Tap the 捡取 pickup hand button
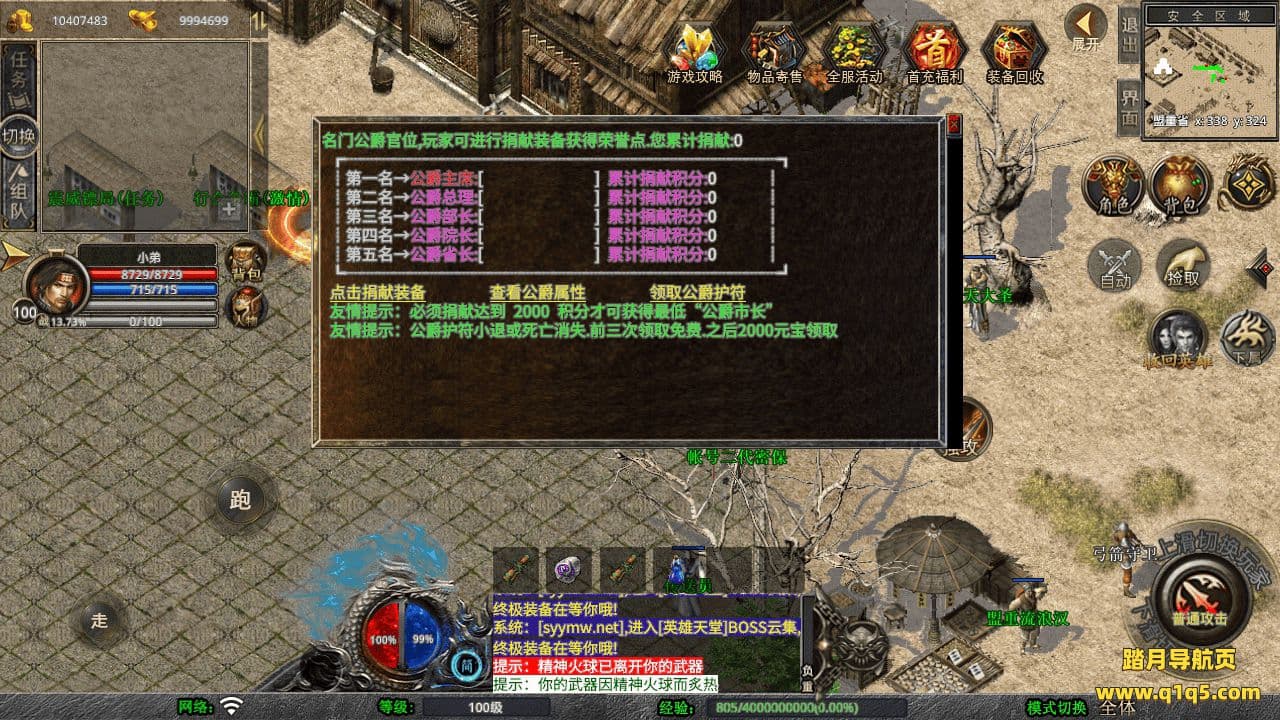 click(1183, 265)
